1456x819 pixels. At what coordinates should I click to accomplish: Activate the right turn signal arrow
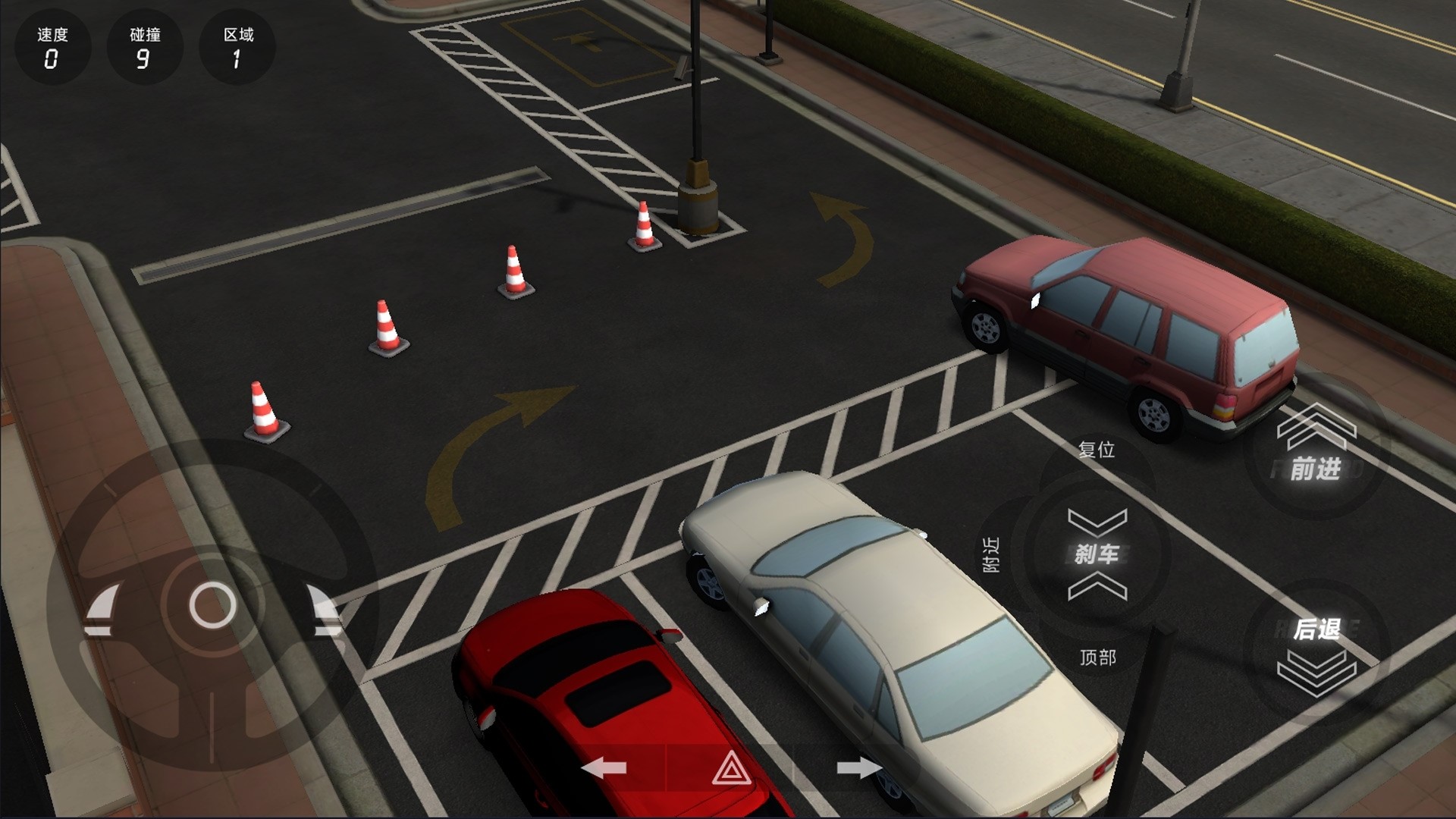click(x=858, y=768)
